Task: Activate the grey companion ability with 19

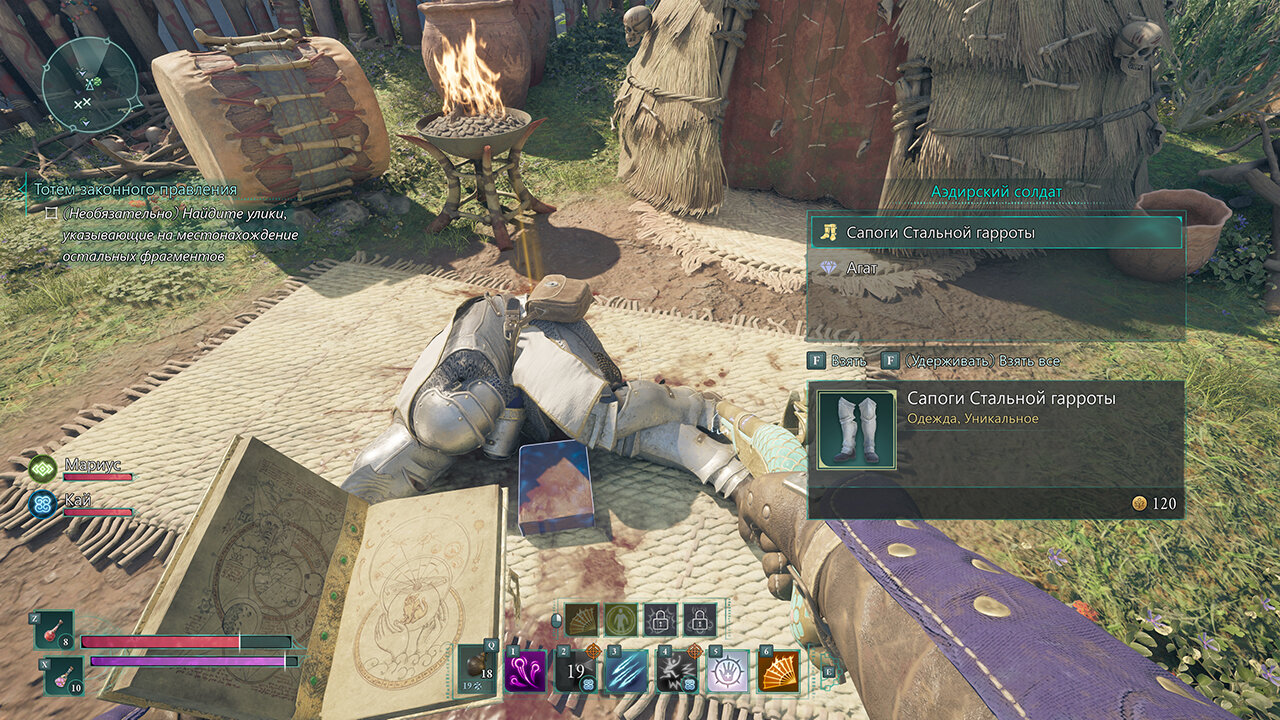Action: coord(576,671)
